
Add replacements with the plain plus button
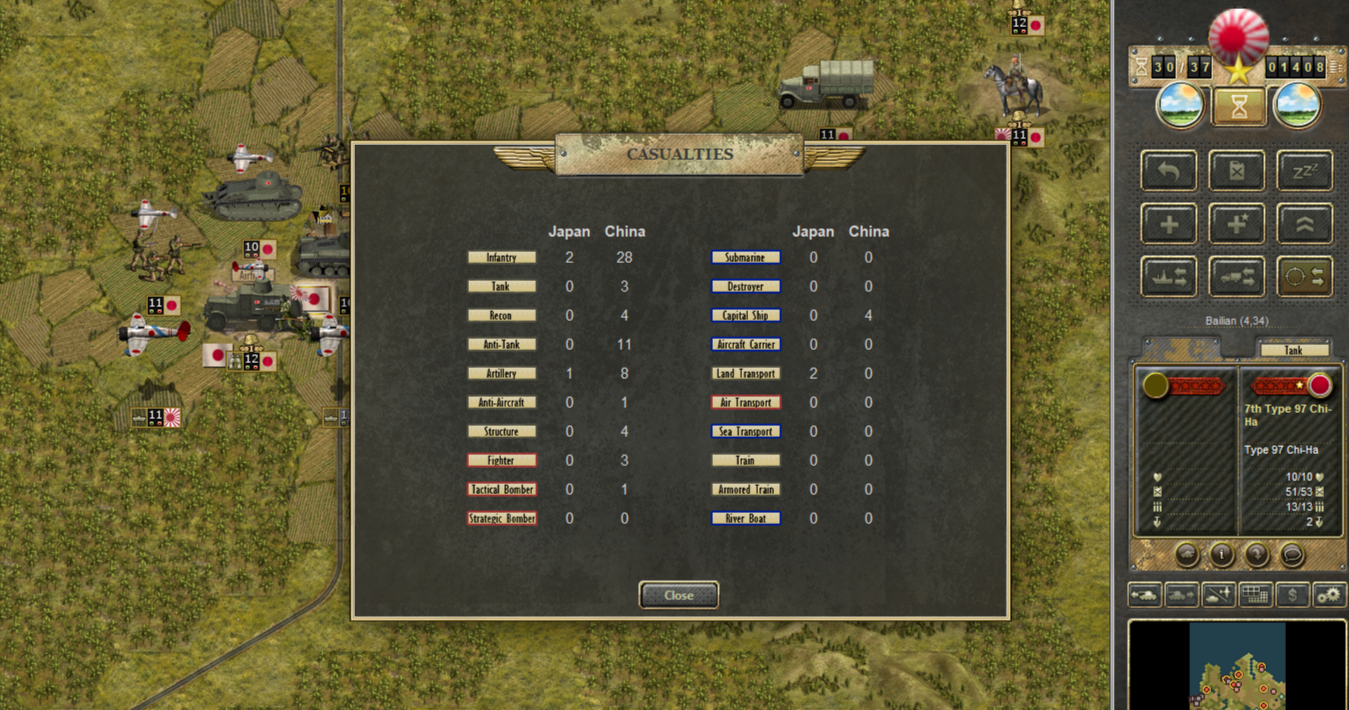(1168, 224)
